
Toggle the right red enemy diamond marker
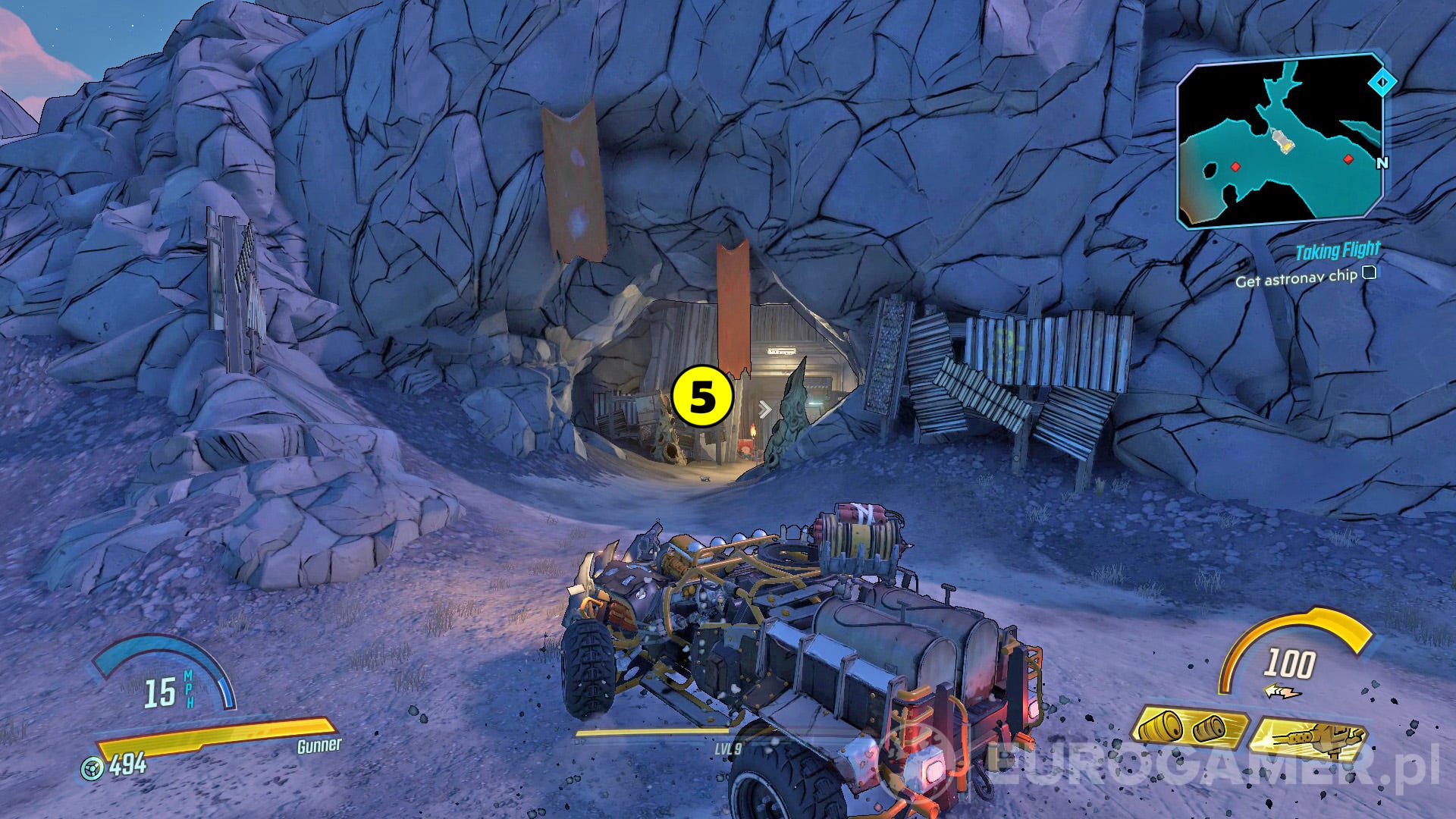click(x=1348, y=159)
